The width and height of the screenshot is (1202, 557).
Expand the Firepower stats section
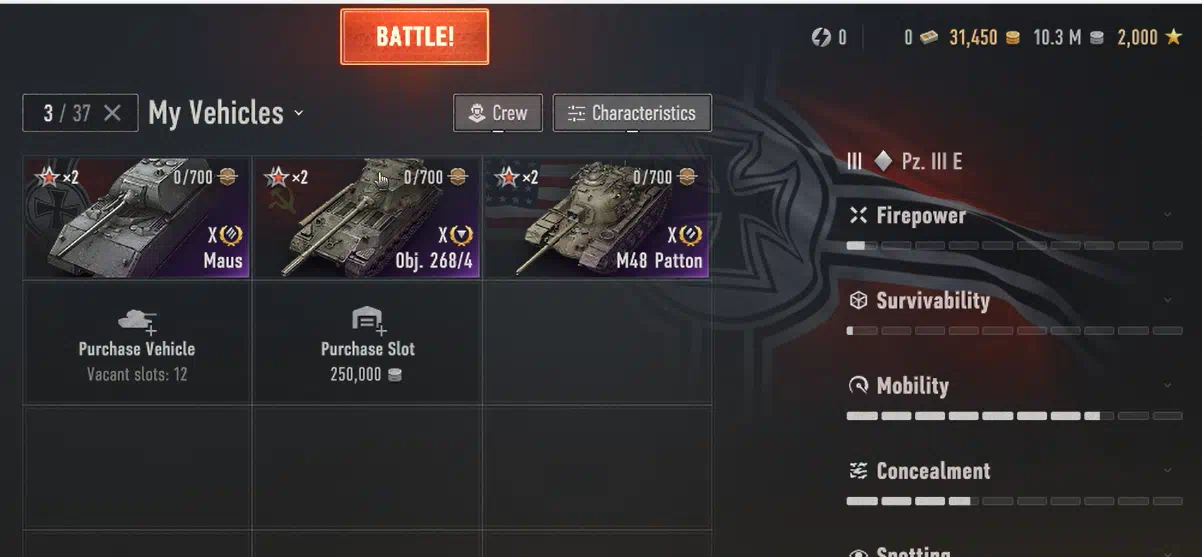[1014, 216]
